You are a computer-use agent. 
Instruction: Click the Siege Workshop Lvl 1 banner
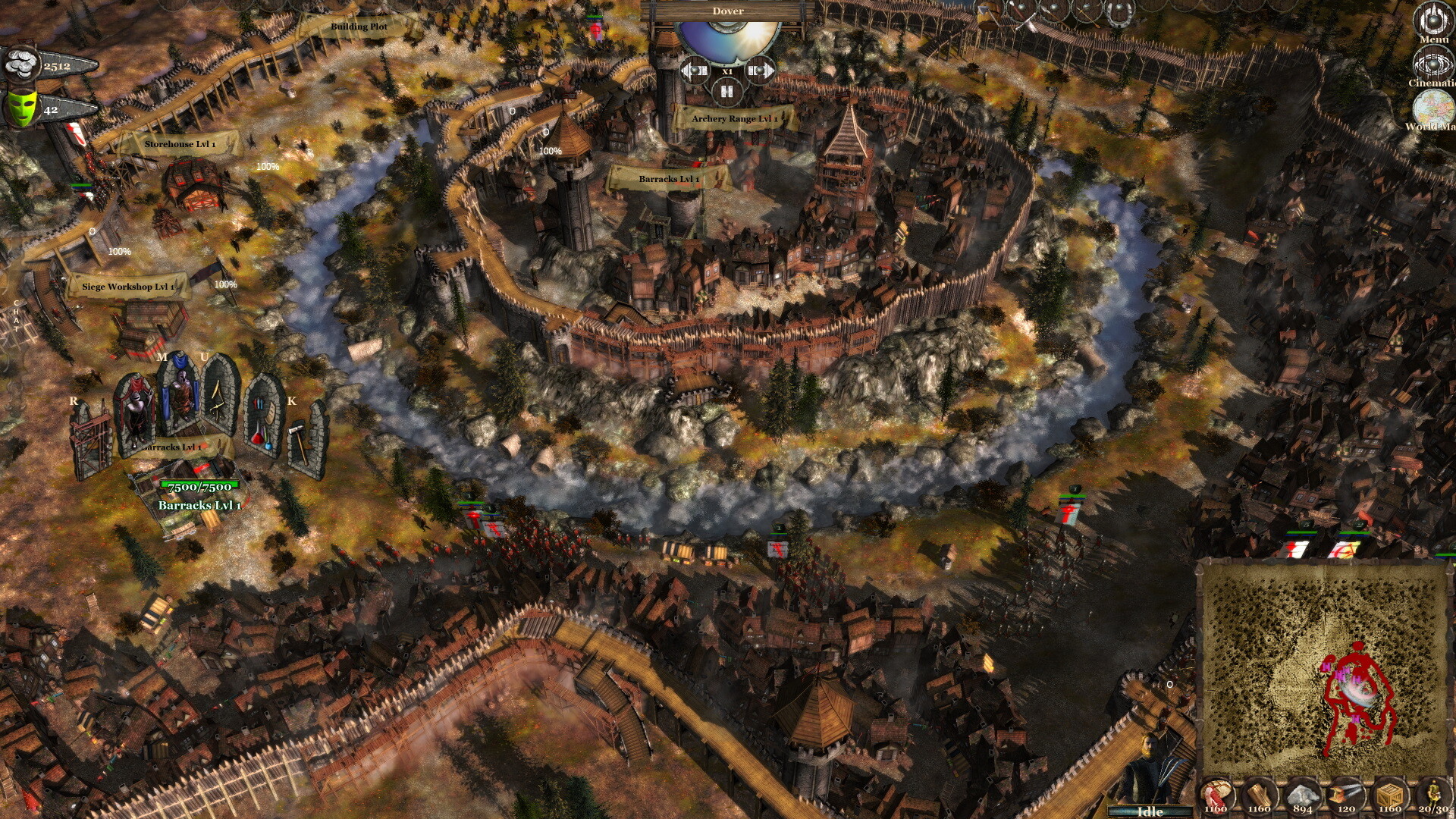127,287
